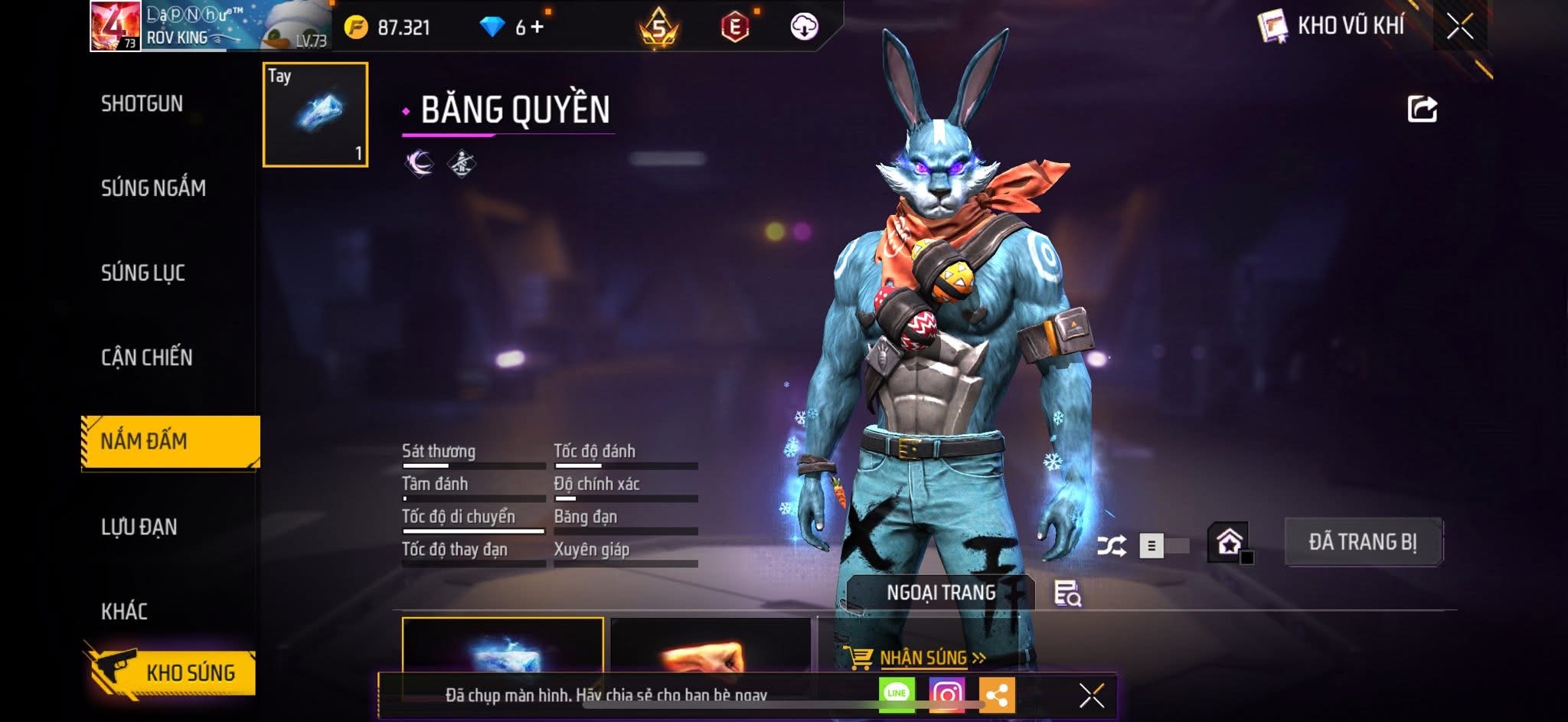
Task: Select the SÚNG LỤC category
Action: [x=143, y=273]
